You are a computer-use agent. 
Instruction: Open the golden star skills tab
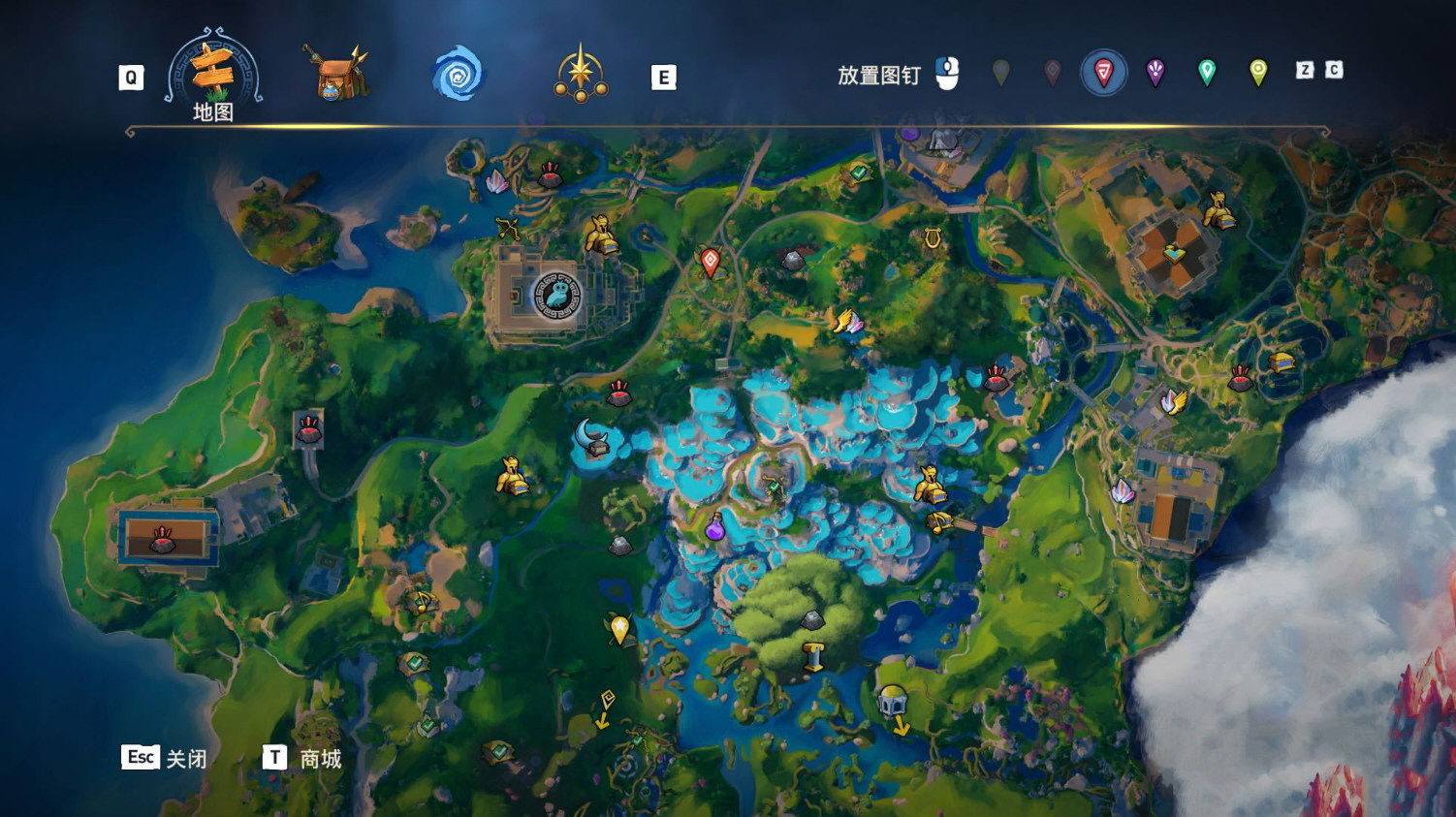pos(581,74)
